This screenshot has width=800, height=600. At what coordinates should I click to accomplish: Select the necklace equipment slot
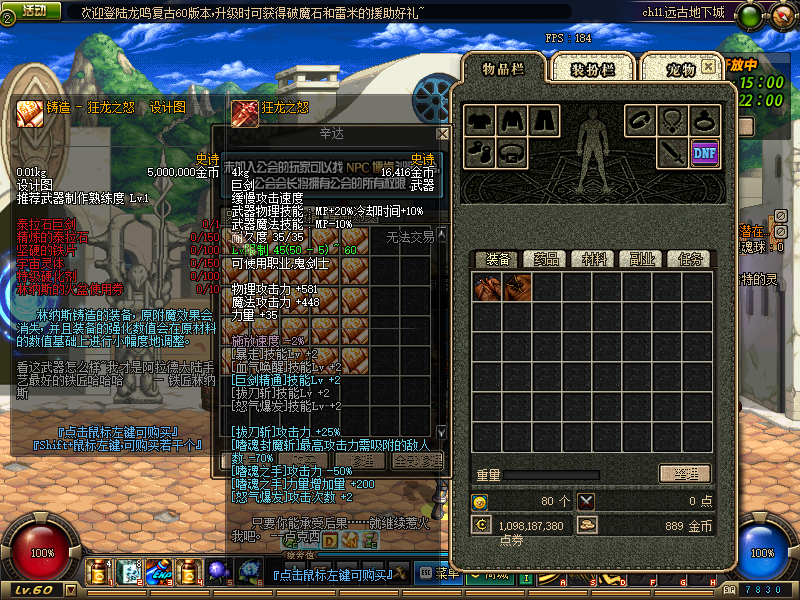point(672,120)
